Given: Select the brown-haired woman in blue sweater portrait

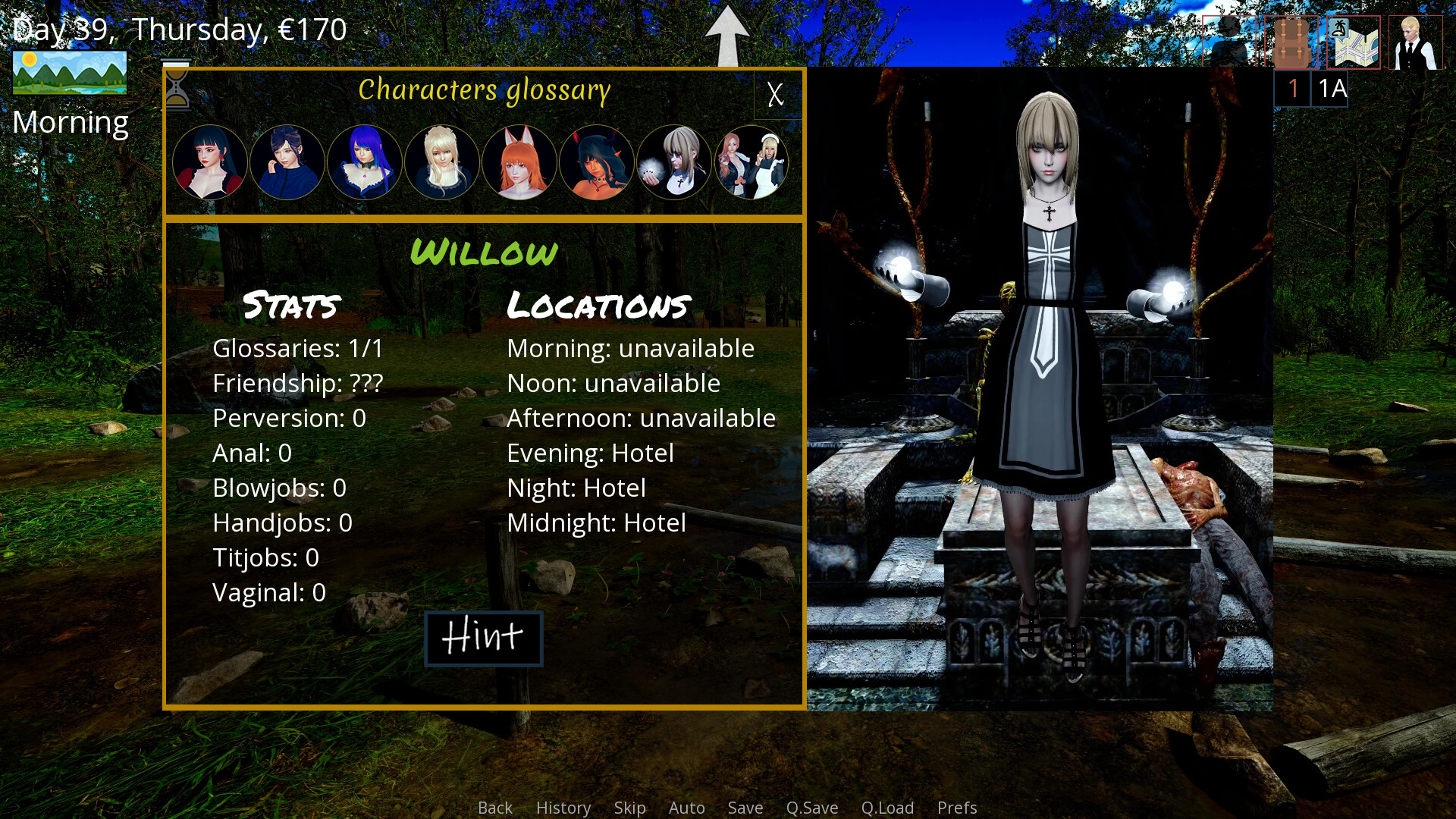Looking at the screenshot, I should pos(287,162).
